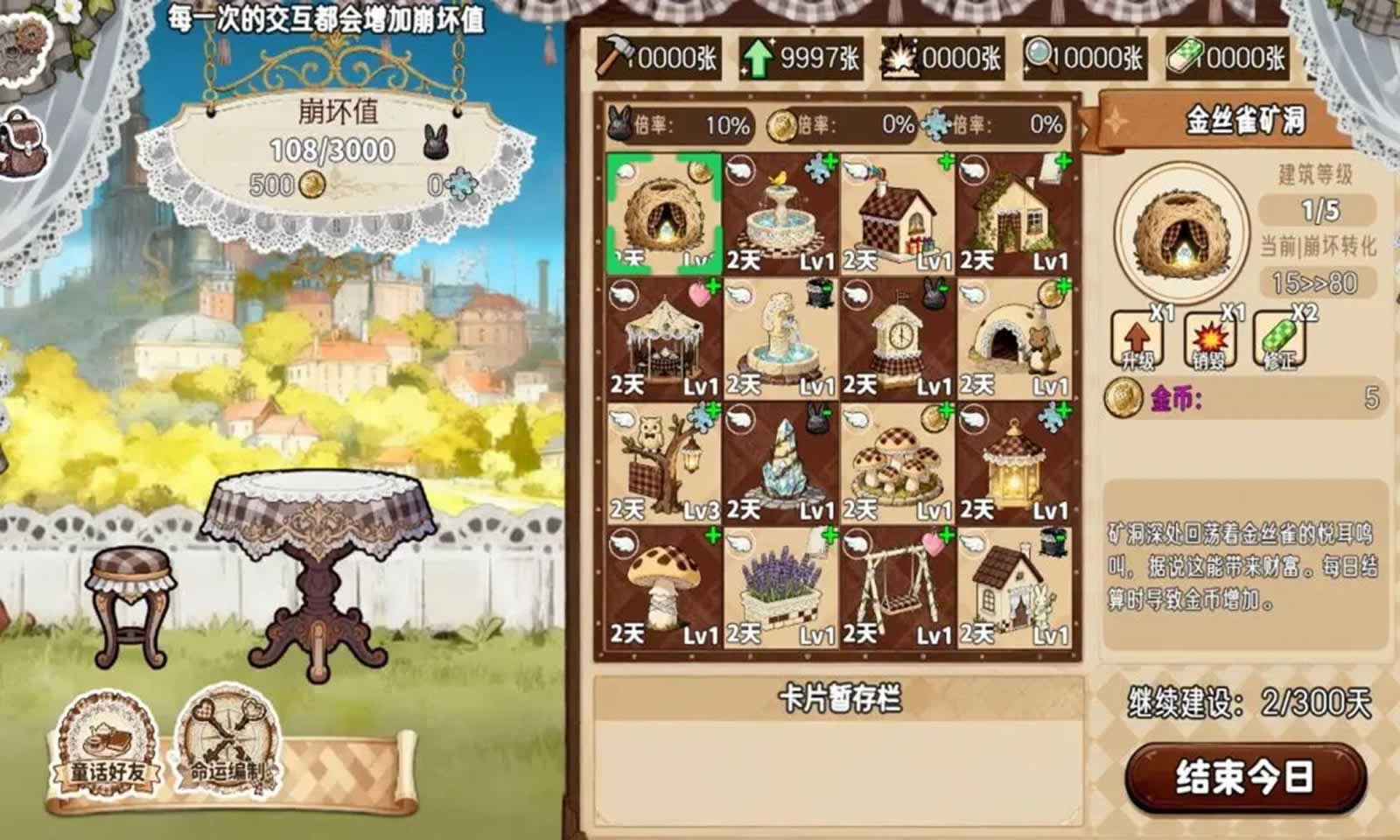Click the backpack icon on the left edge

[x=24, y=147]
